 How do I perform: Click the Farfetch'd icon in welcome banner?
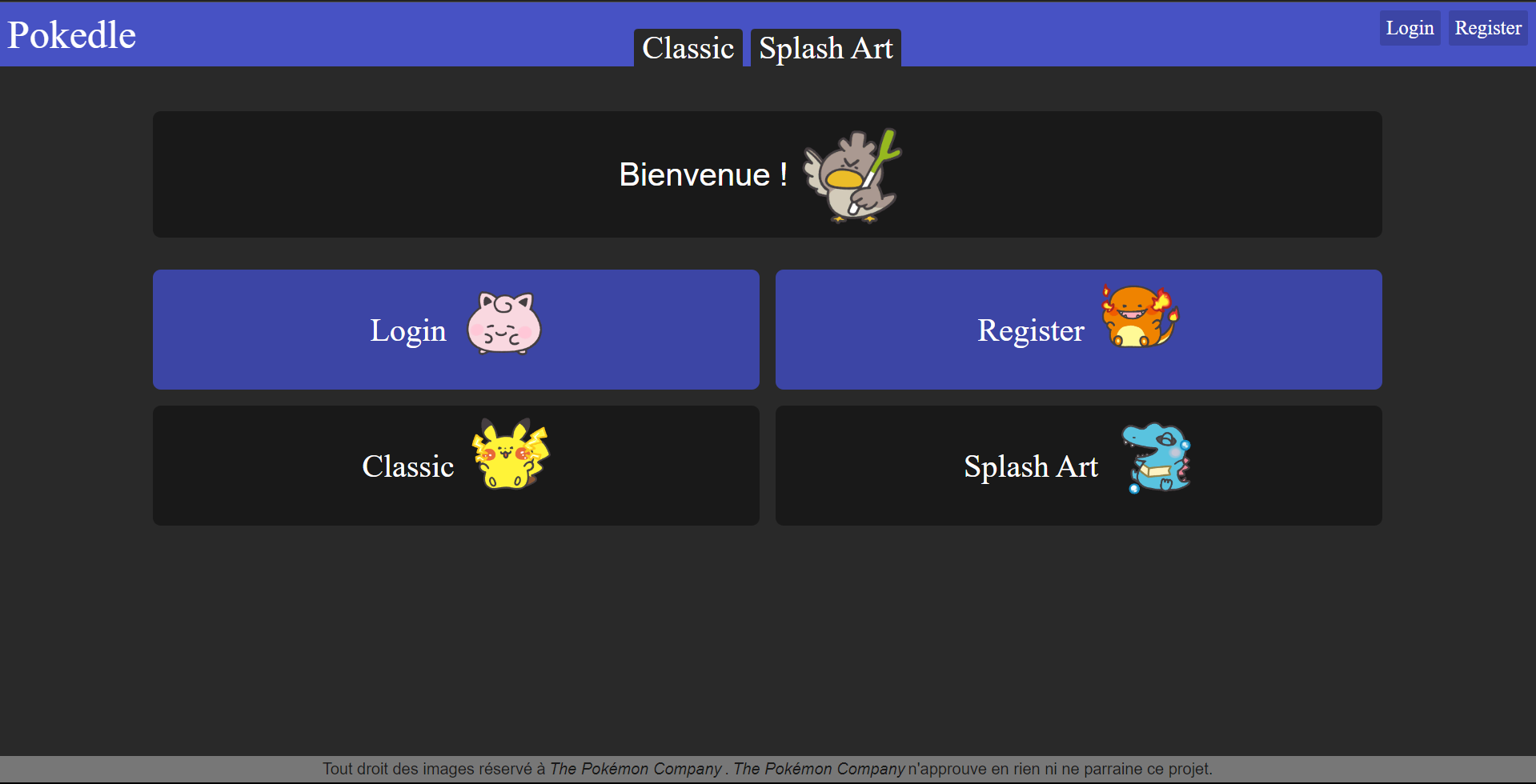(851, 174)
